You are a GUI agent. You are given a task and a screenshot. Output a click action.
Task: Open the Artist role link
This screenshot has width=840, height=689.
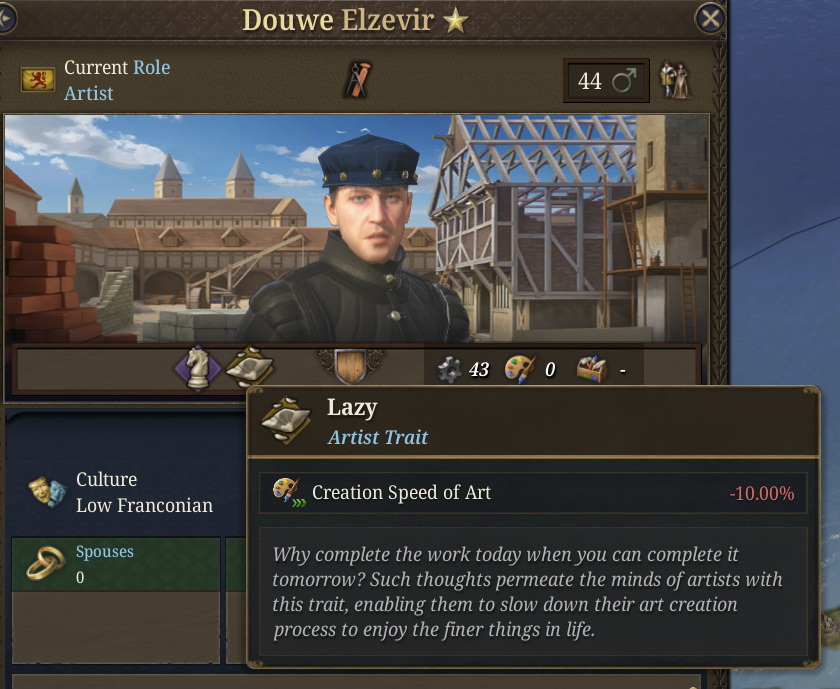(x=89, y=93)
